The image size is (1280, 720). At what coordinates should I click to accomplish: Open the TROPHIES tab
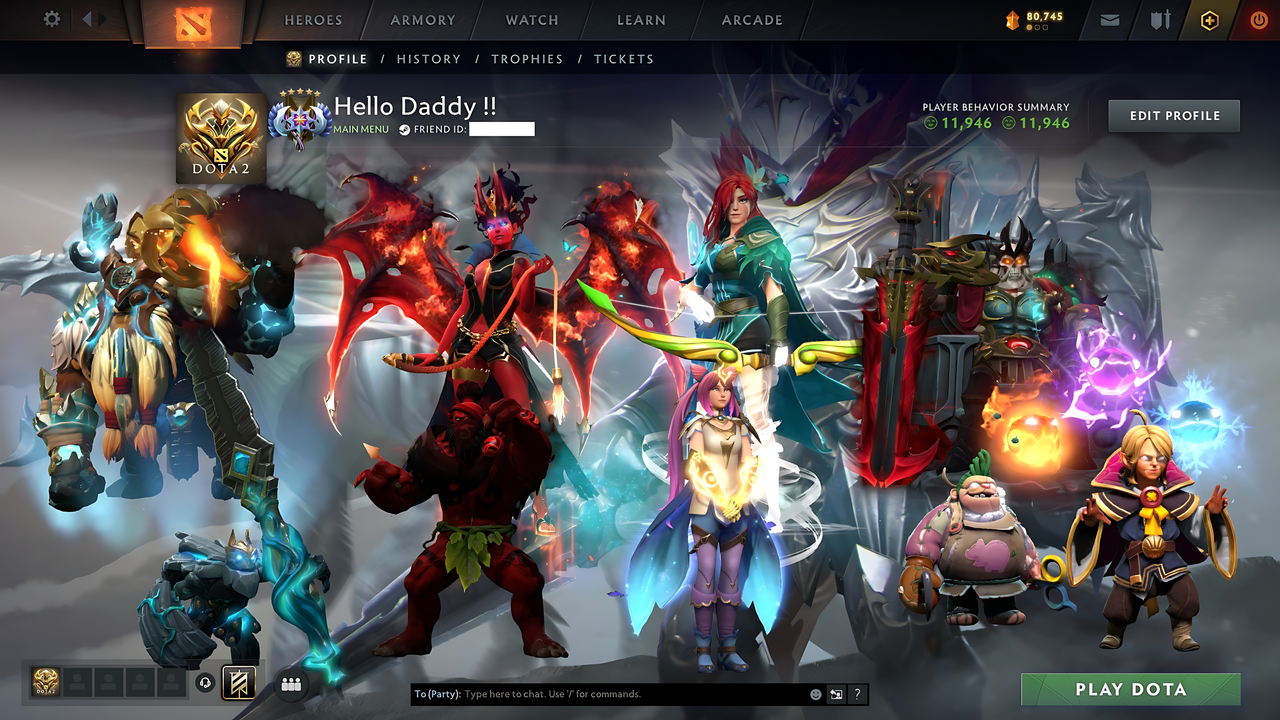tap(527, 59)
